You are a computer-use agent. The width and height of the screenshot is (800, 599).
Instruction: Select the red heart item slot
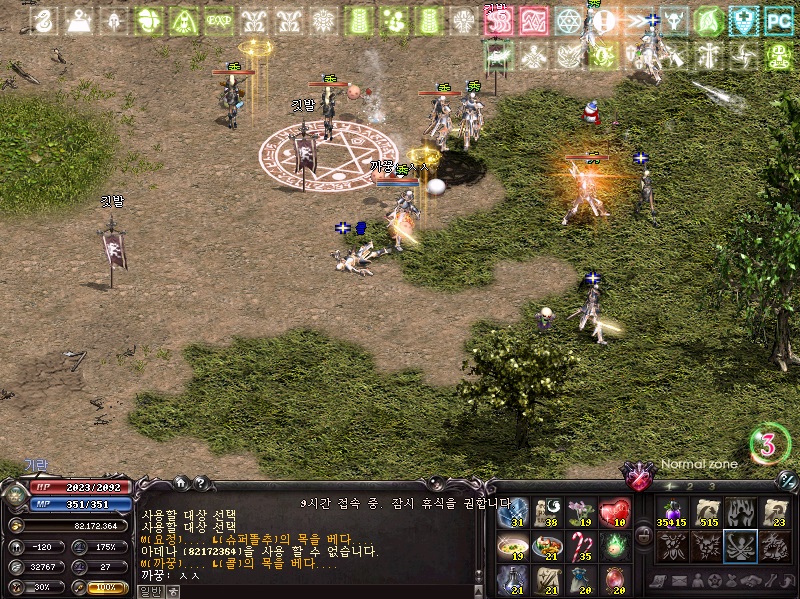tap(614, 513)
